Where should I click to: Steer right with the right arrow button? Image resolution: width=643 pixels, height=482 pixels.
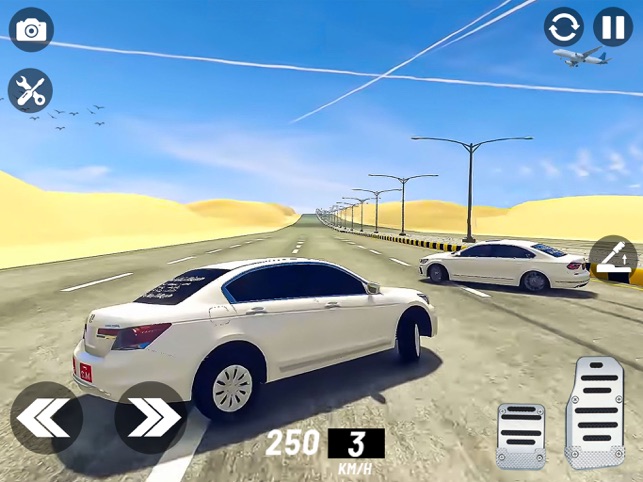[x=150, y=417]
